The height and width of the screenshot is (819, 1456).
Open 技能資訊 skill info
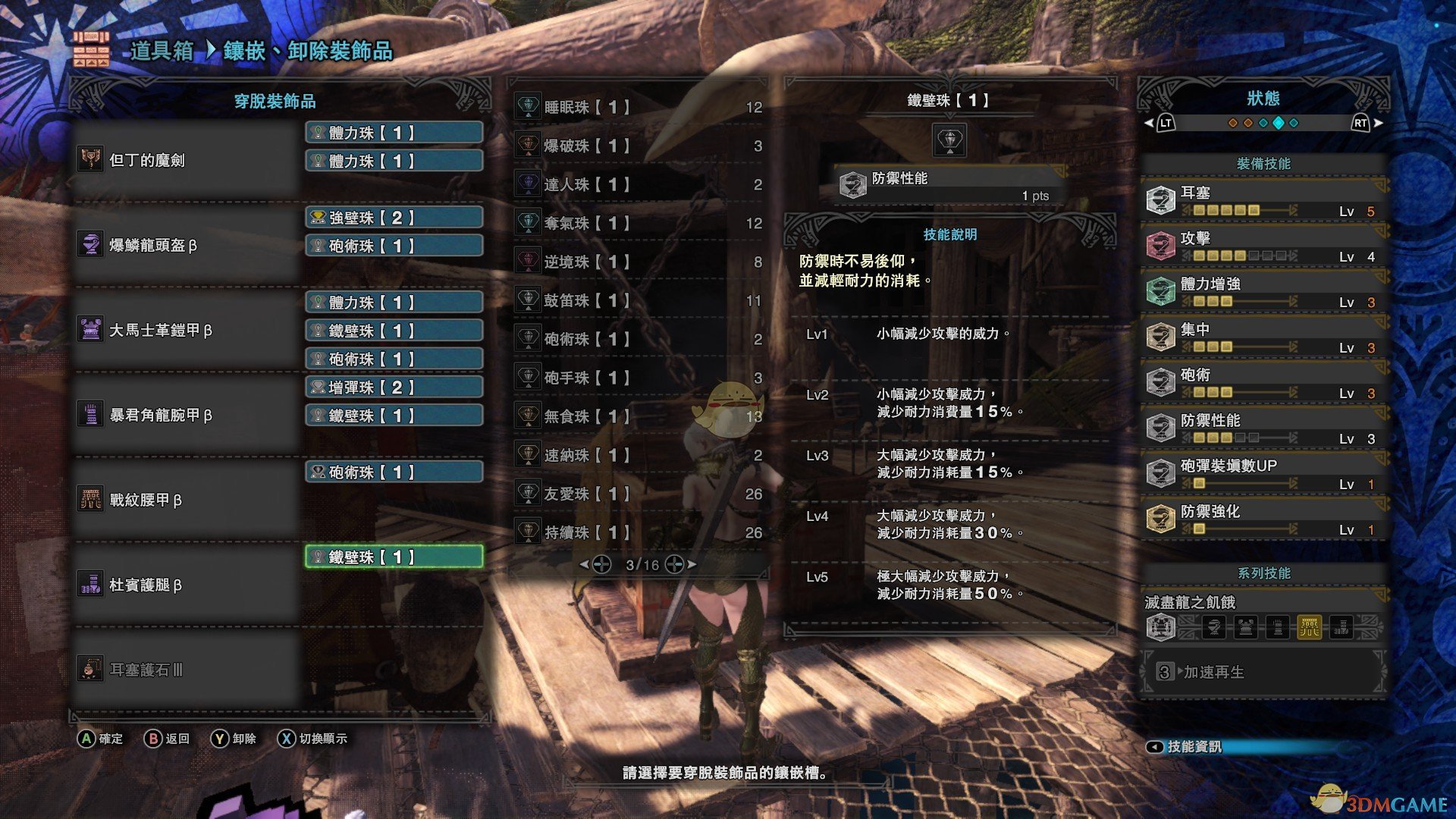tap(1194, 747)
